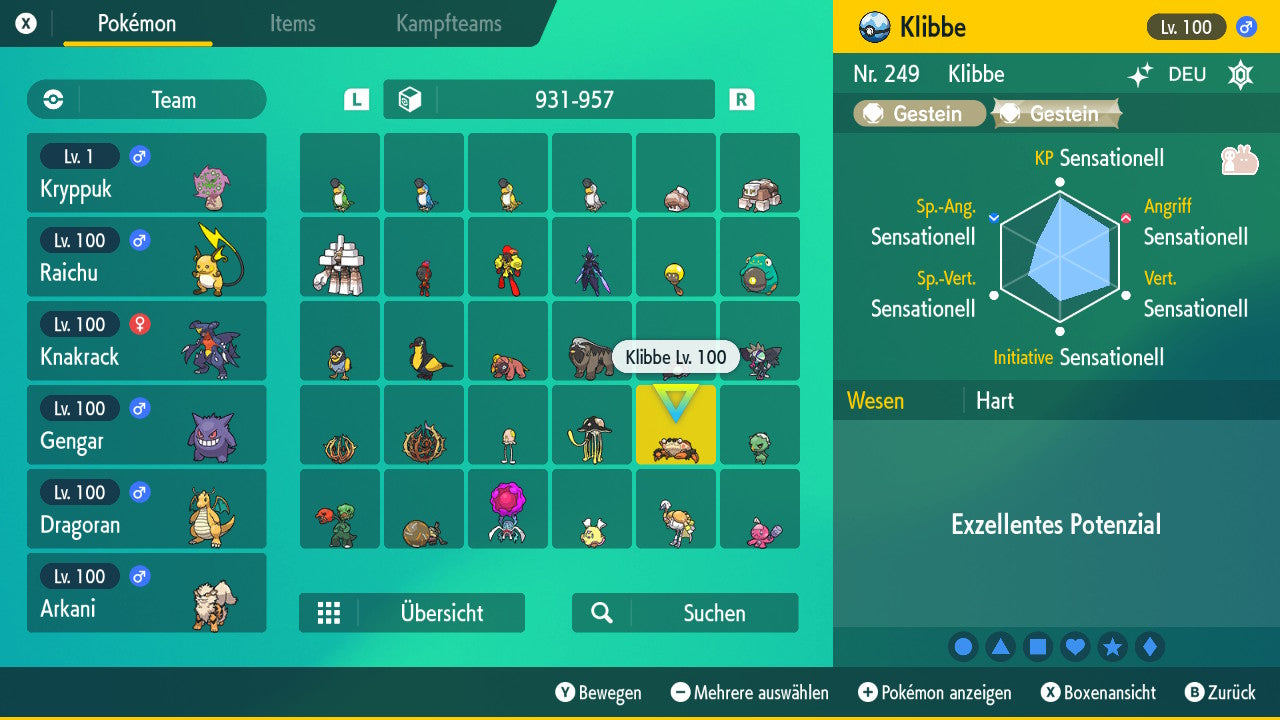Select the Tera-type emblem in the top right

click(1240, 74)
